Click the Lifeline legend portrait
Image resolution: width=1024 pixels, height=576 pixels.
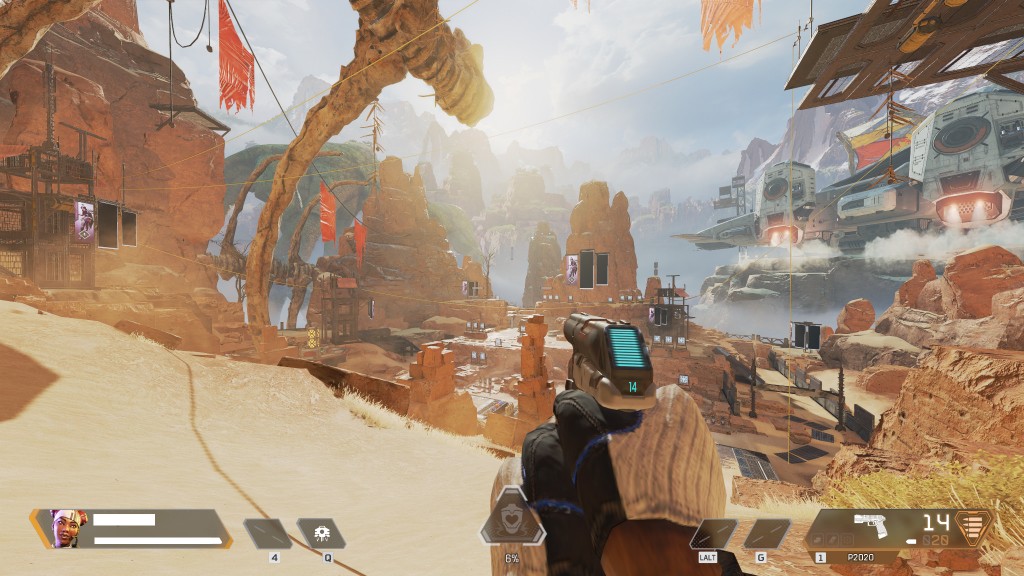point(64,527)
